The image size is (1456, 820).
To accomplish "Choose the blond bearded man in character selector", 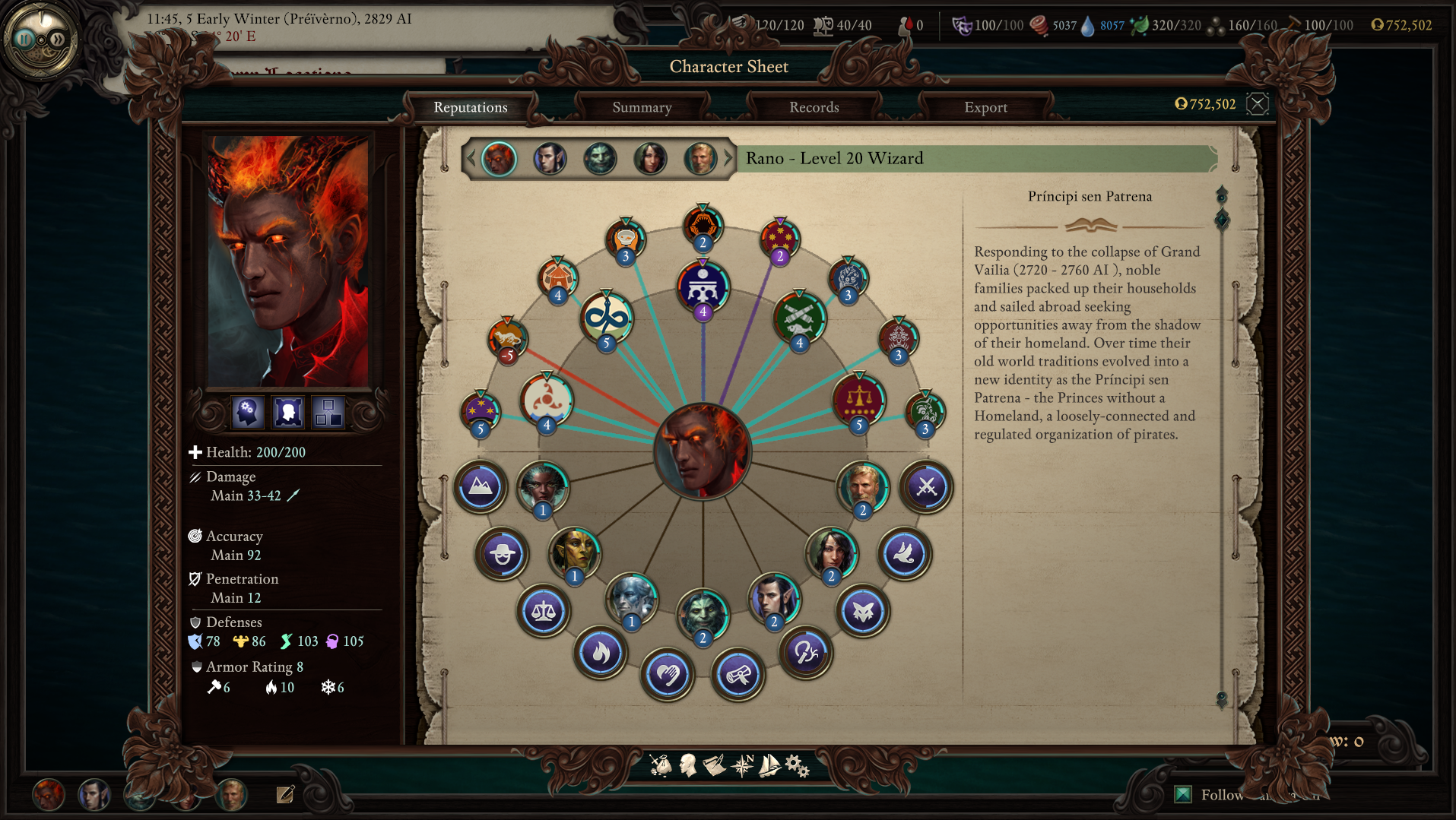I will 699,159.
